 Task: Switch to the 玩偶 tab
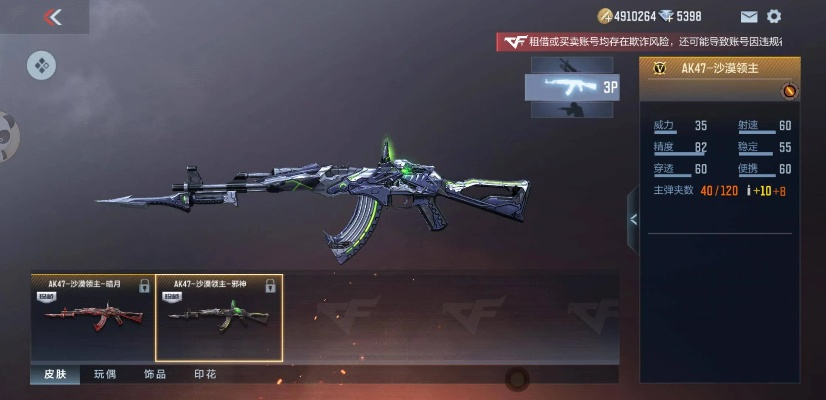(x=105, y=374)
